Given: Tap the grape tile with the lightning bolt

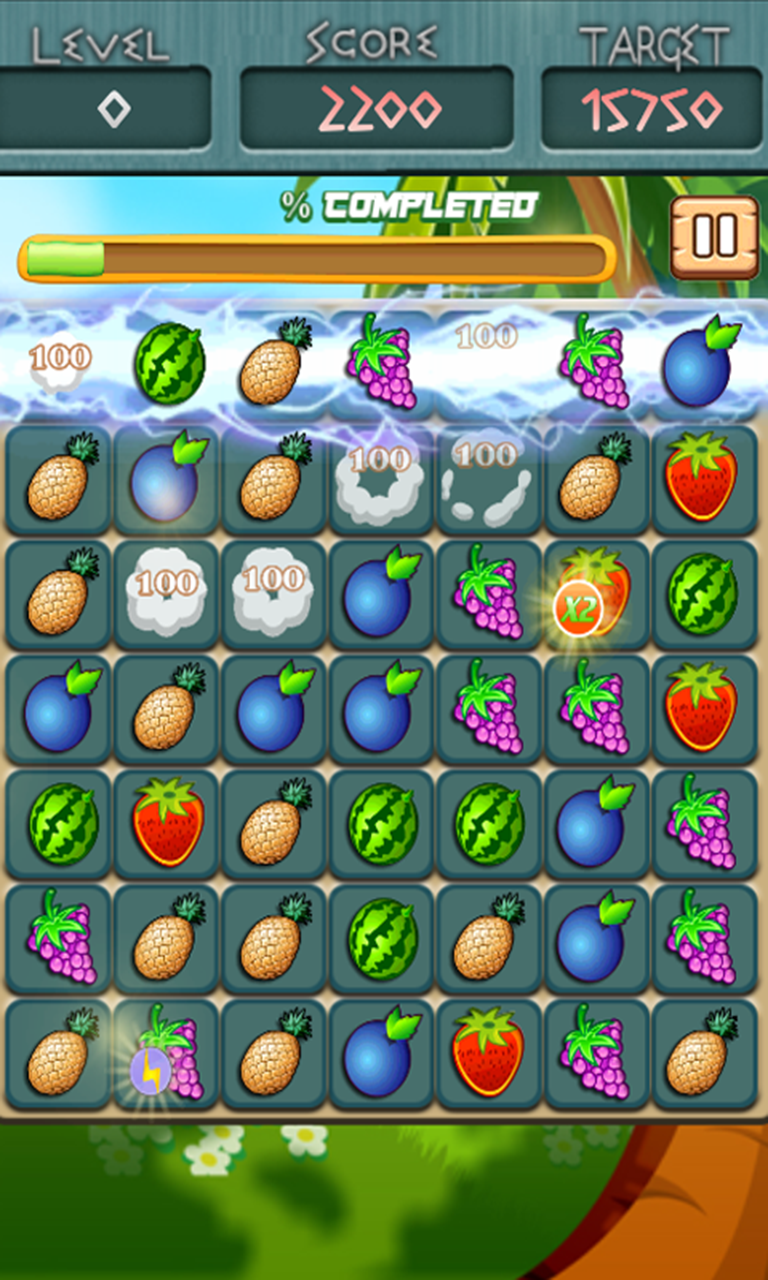Looking at the screenshot, I should (167, 1054).
